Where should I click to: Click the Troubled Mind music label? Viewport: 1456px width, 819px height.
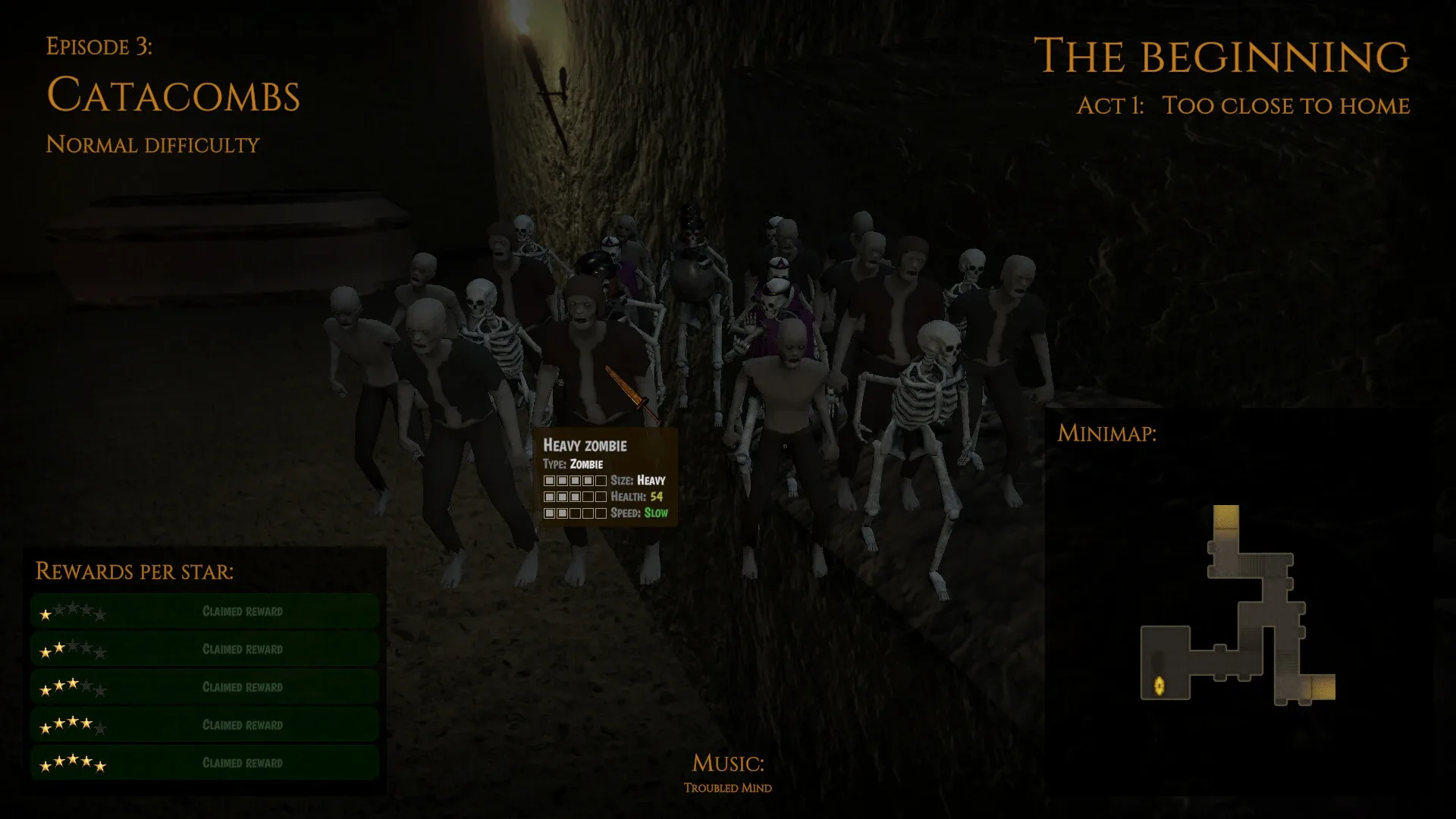pos(726,788)
